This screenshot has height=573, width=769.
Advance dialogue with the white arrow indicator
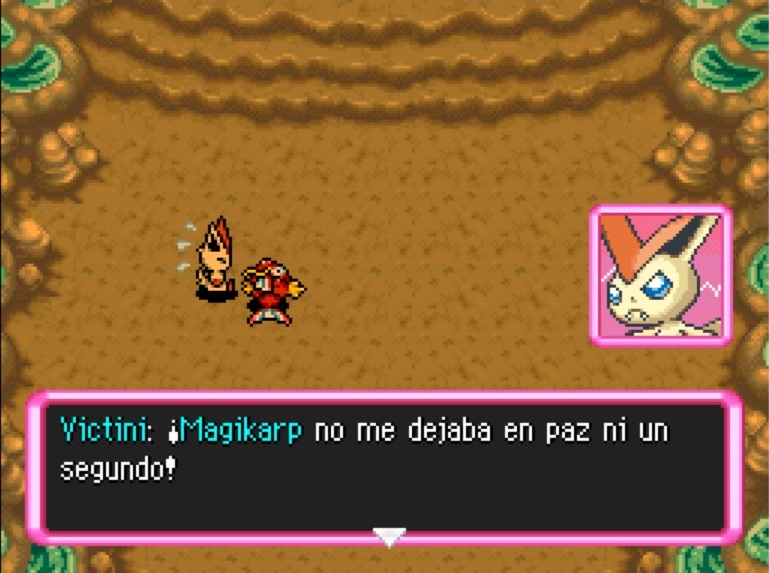(x=389, y=536)
